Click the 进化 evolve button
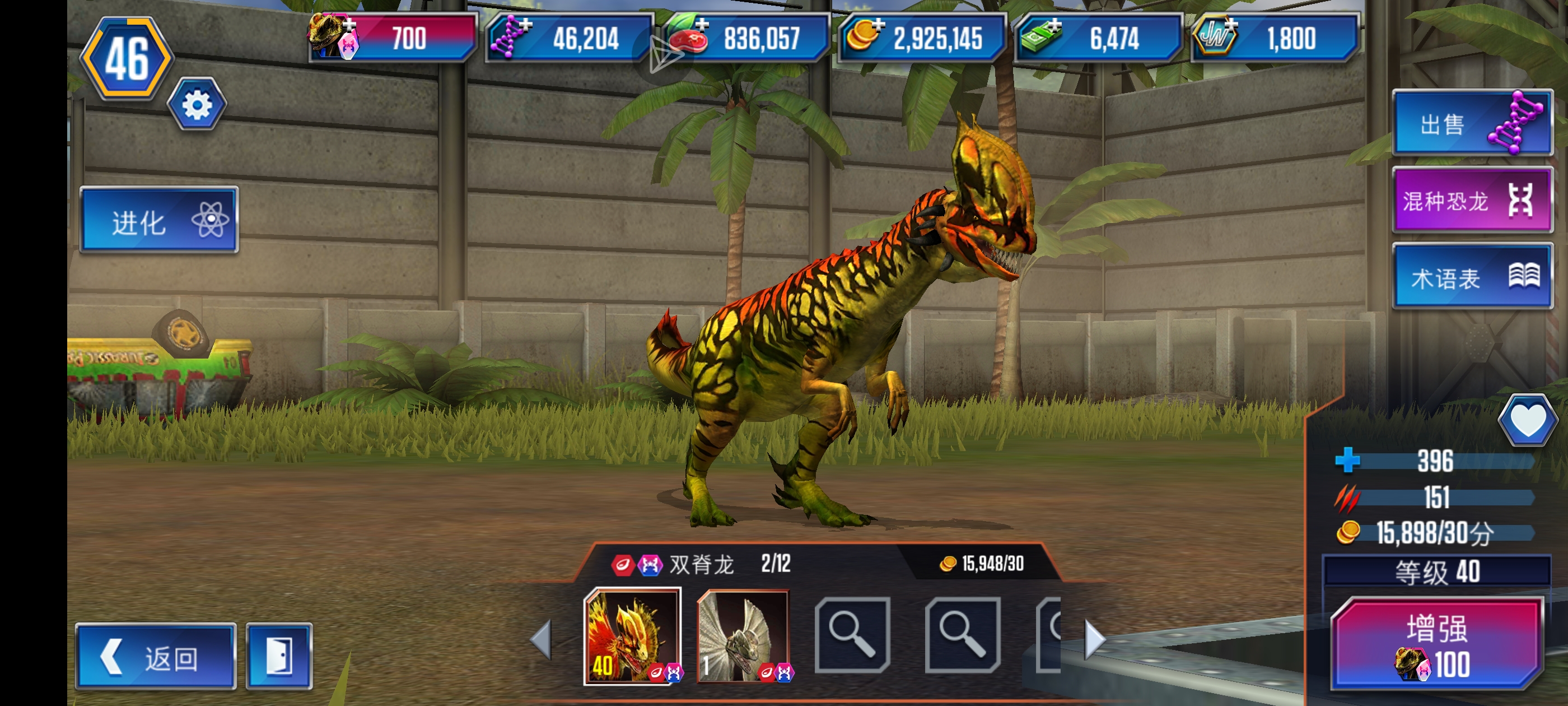Image resolution: width=1568 pixels, height=706 pixels. pos(159,221)
